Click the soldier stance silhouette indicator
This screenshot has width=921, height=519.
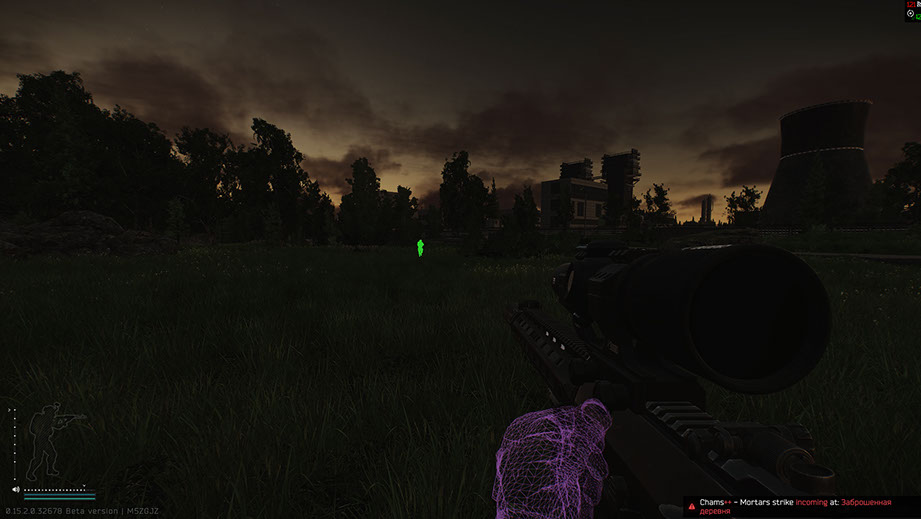[47, 441]
